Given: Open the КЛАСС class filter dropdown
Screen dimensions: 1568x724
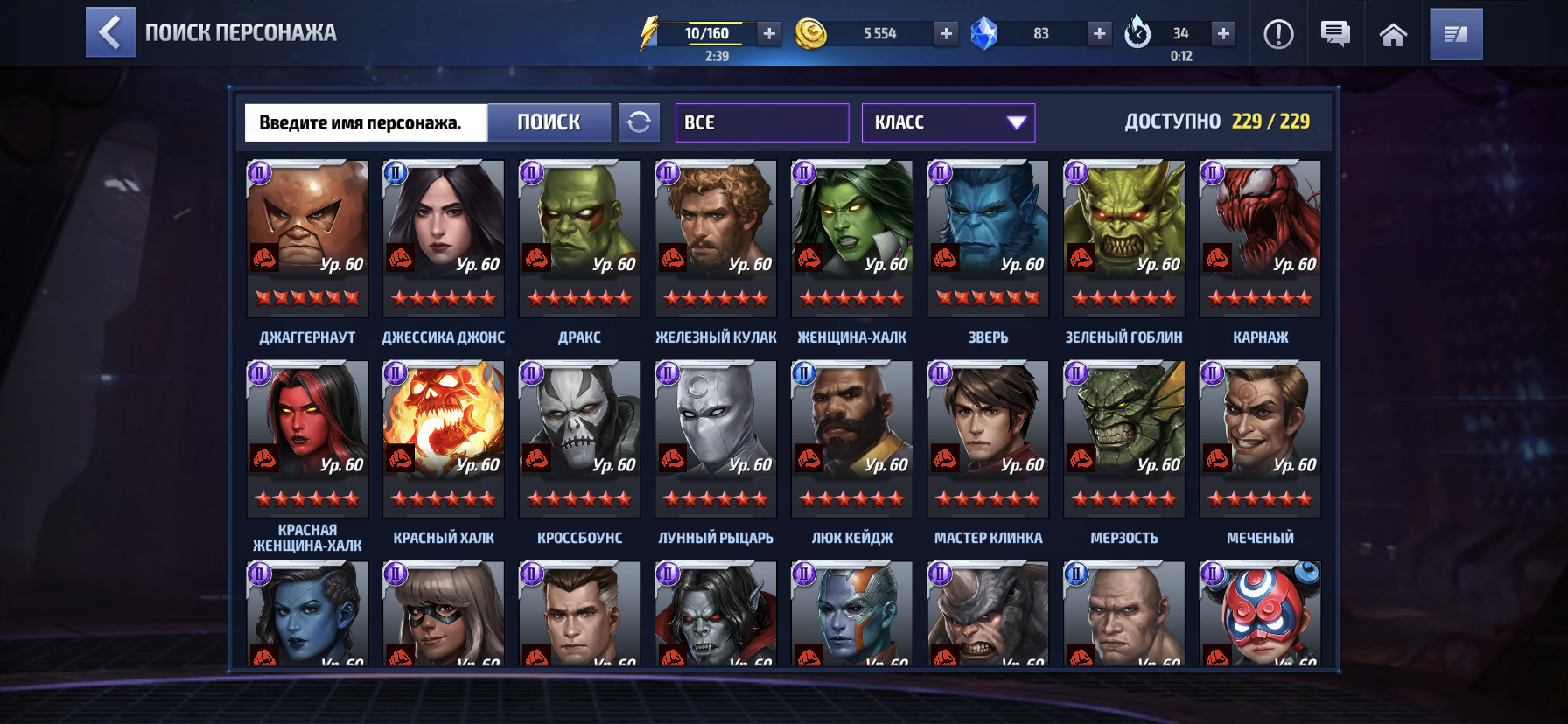Looking at the screenshot, I should 948,122.
